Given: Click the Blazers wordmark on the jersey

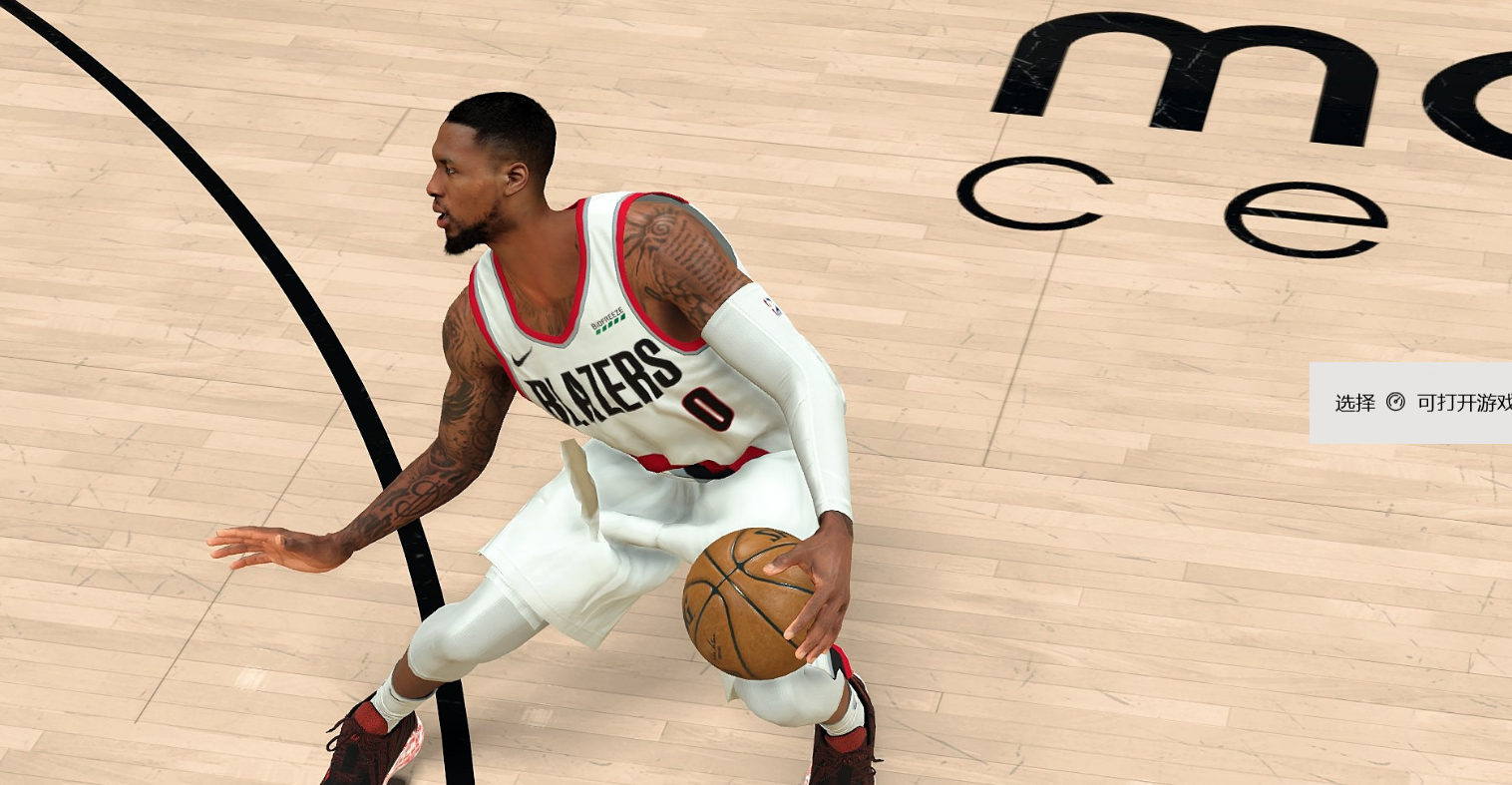Looking at the screenshot, I should 602,380.
